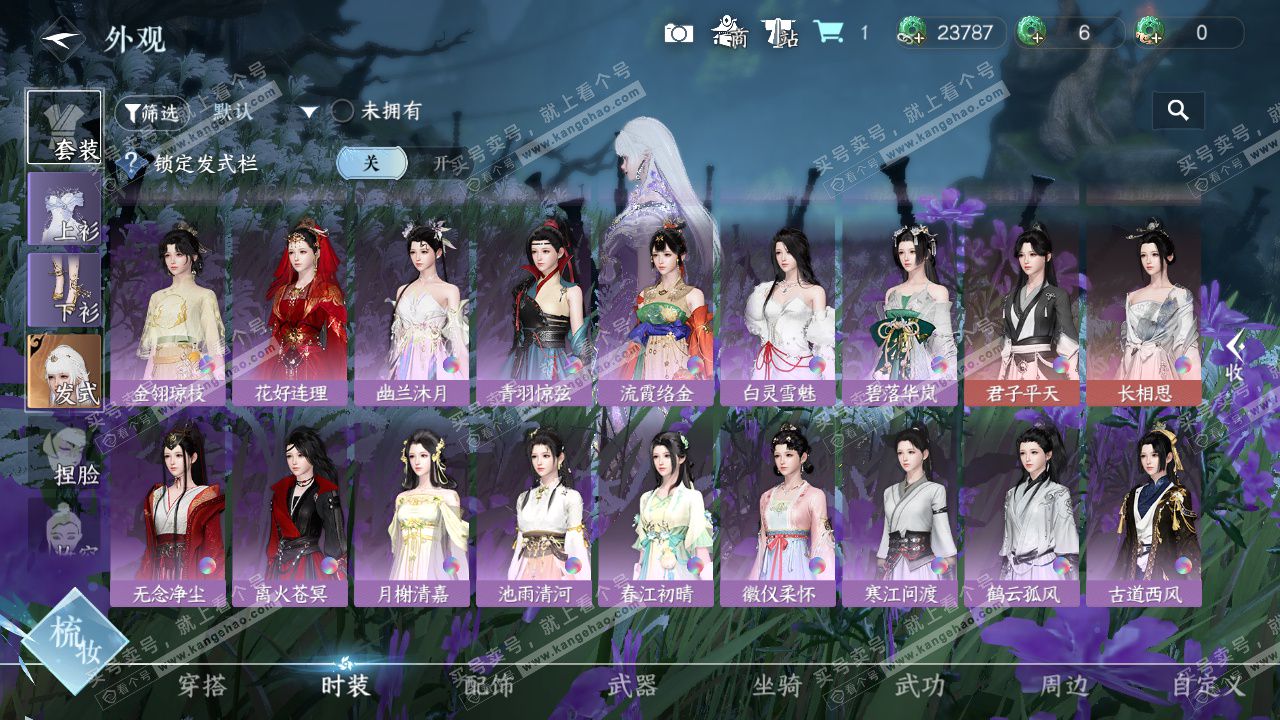The image size is (1280, 720).
Task: Open the camera photo mode icon
Action: (x=678, y=33)
